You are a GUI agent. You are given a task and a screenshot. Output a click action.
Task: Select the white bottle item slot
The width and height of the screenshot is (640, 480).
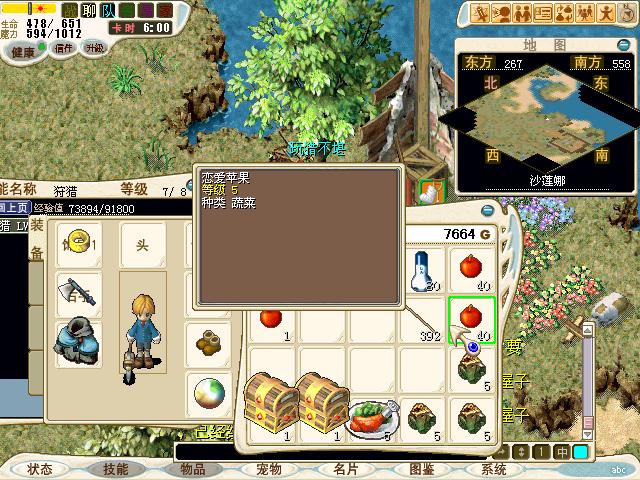(422, 270)
